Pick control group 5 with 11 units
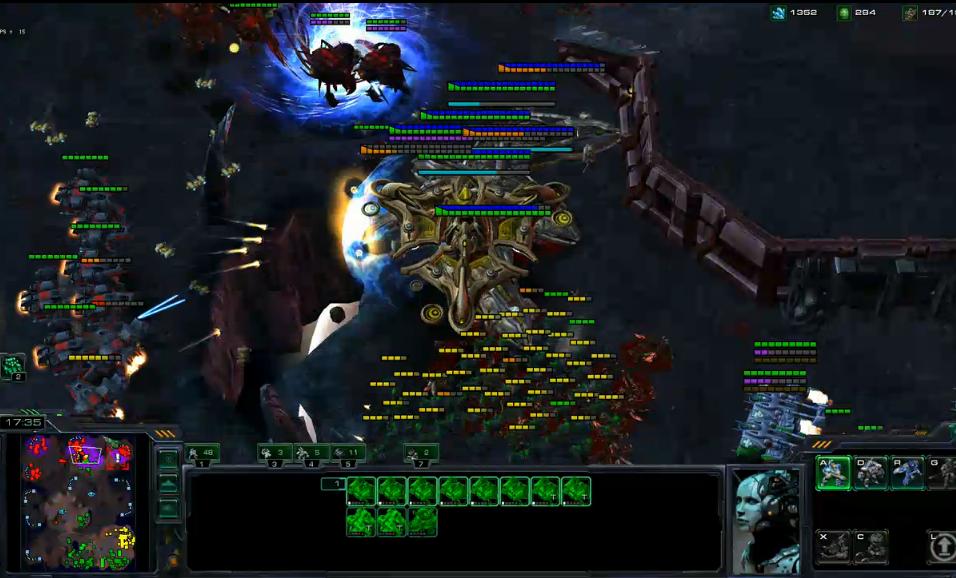Viewport: 956px width, 578px height. pos(348,453)
